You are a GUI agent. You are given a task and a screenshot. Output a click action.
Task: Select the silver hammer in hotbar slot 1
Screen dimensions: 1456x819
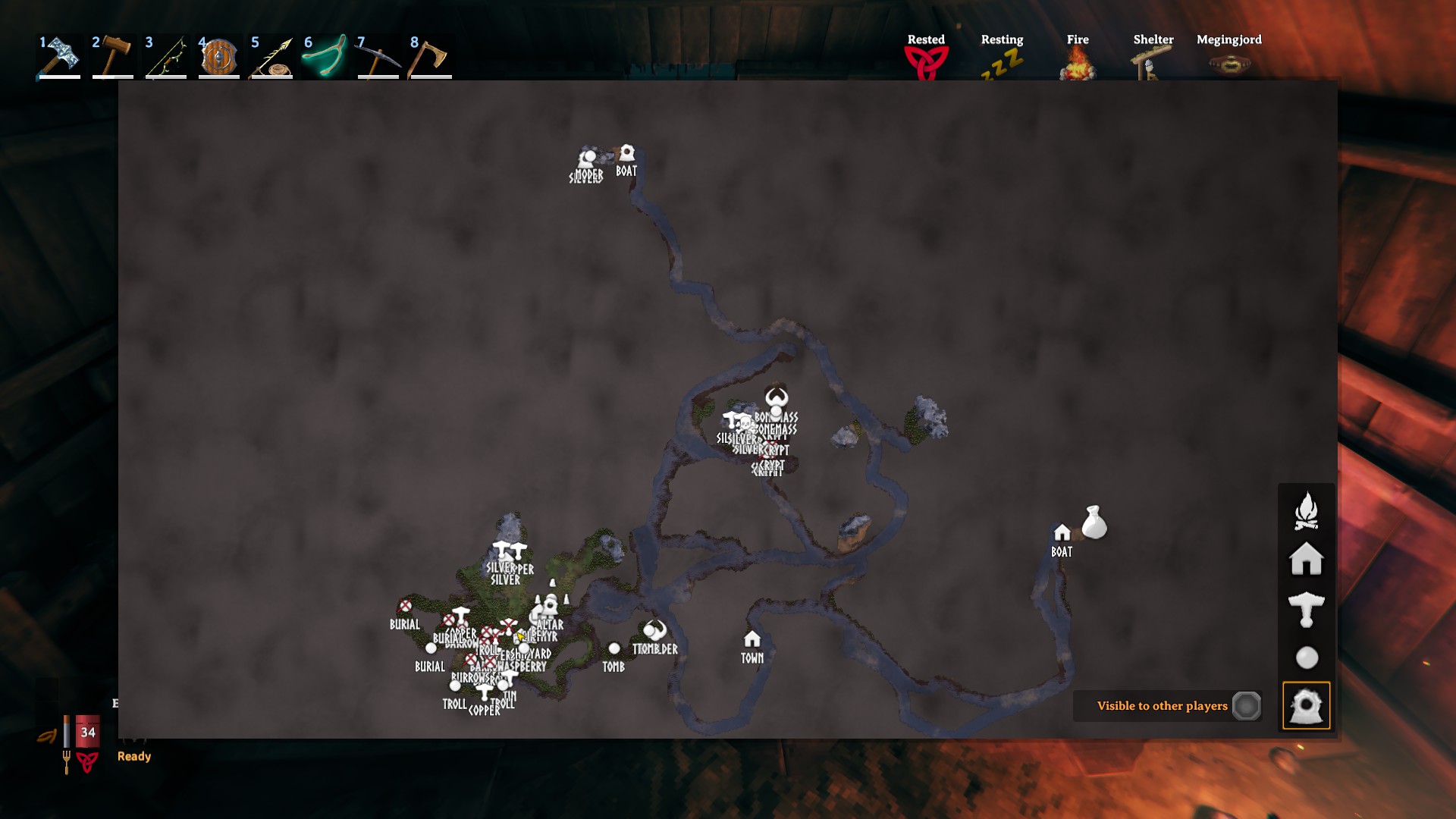(60, 57)
